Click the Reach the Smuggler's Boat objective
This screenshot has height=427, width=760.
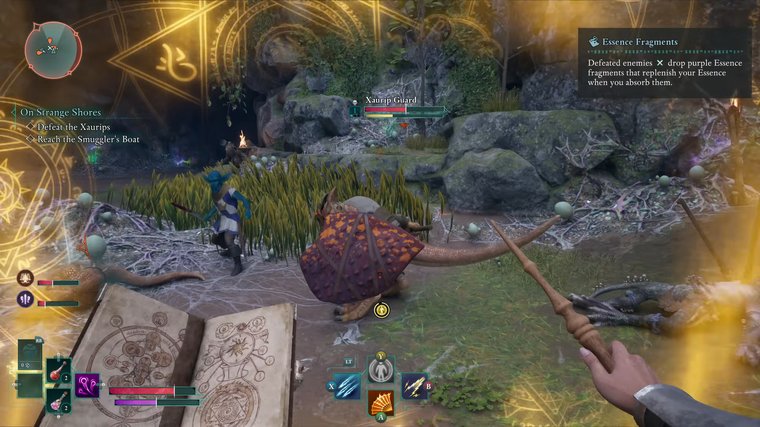(87, 139)
